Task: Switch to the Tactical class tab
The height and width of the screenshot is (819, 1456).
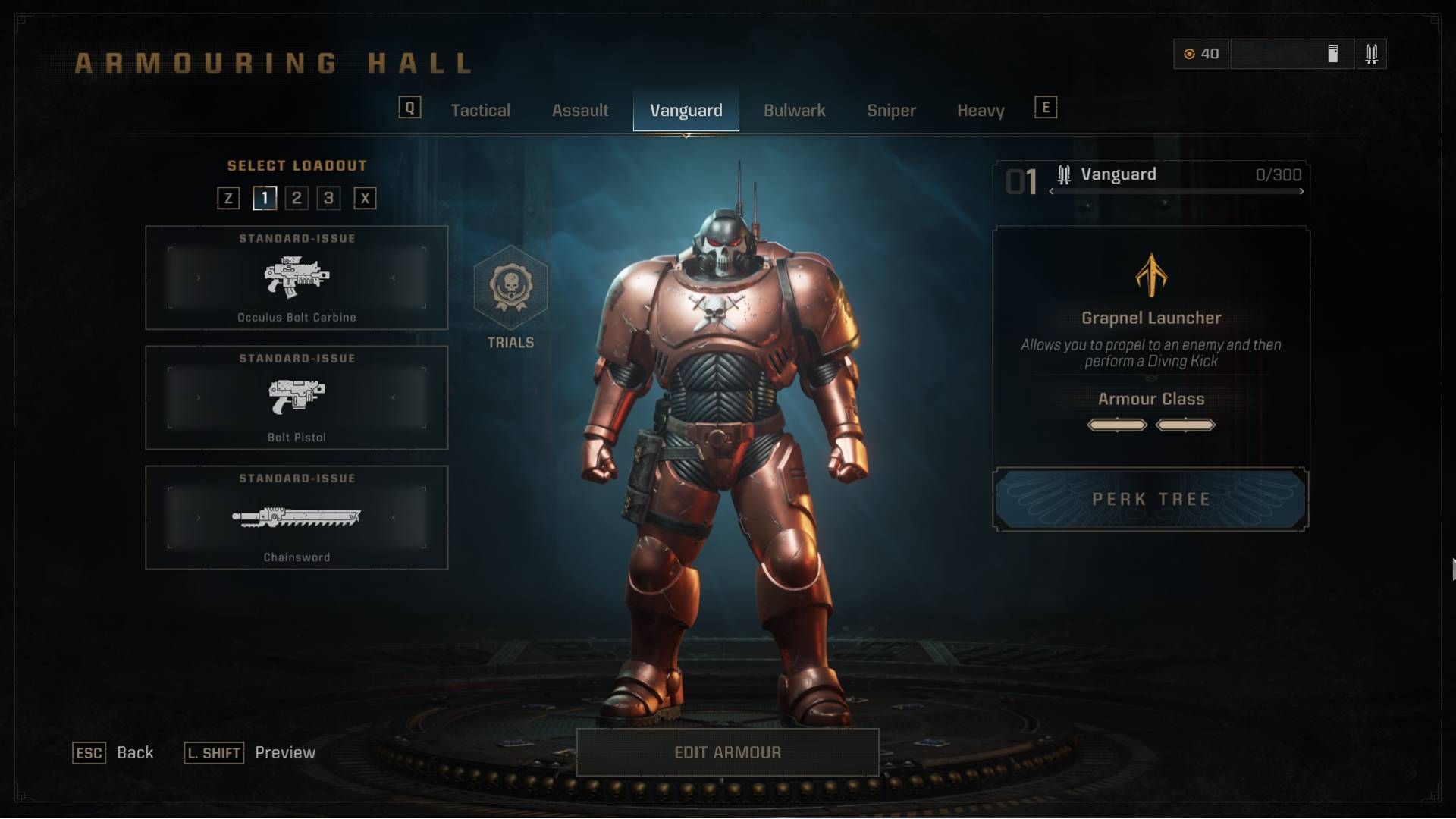Action: [480, 111]
